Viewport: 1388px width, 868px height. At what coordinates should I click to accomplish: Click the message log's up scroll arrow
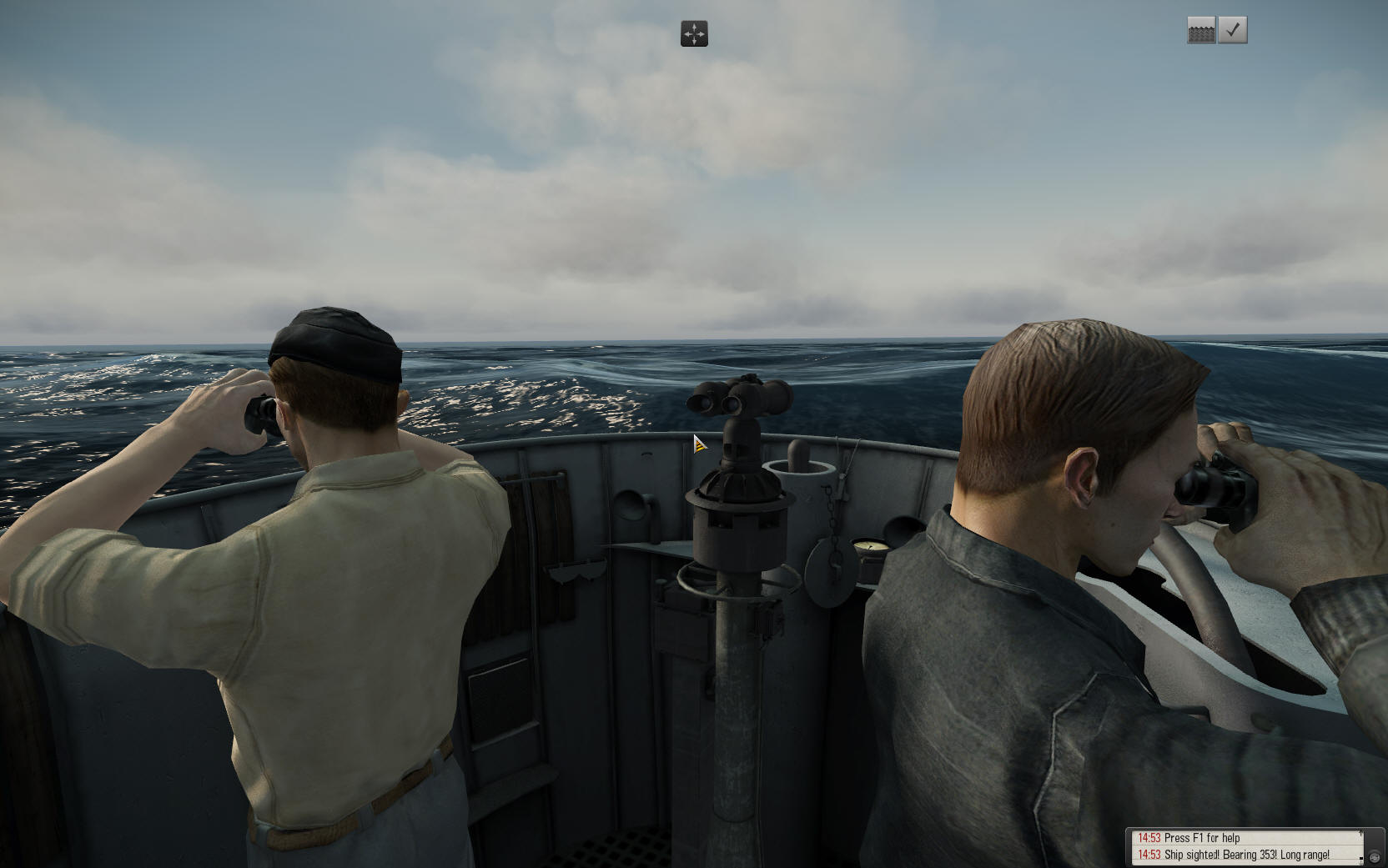[x=1361, y=834]
